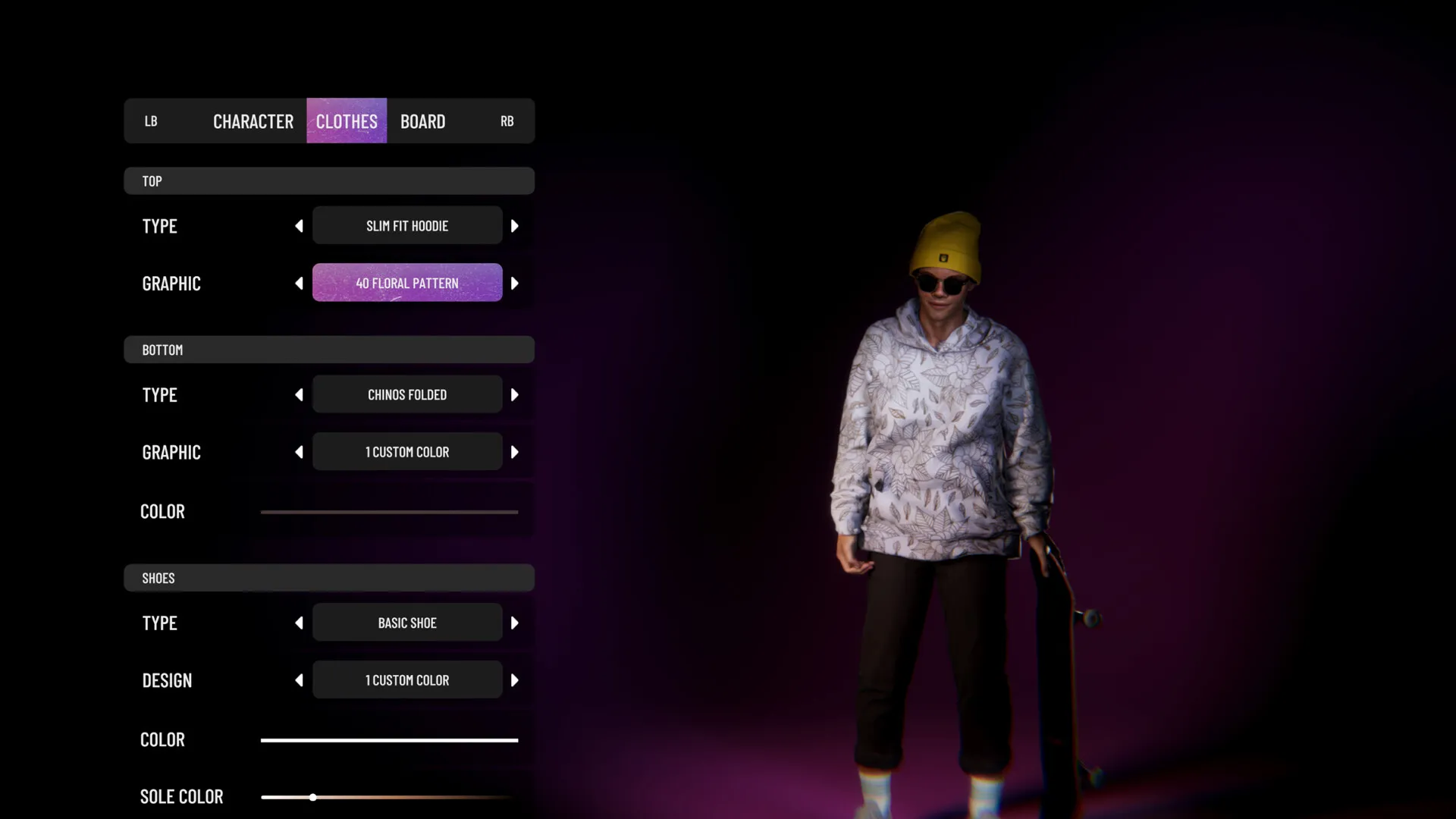
Task: Adjust the bottom color slider
Action: [x=389, y=512]
